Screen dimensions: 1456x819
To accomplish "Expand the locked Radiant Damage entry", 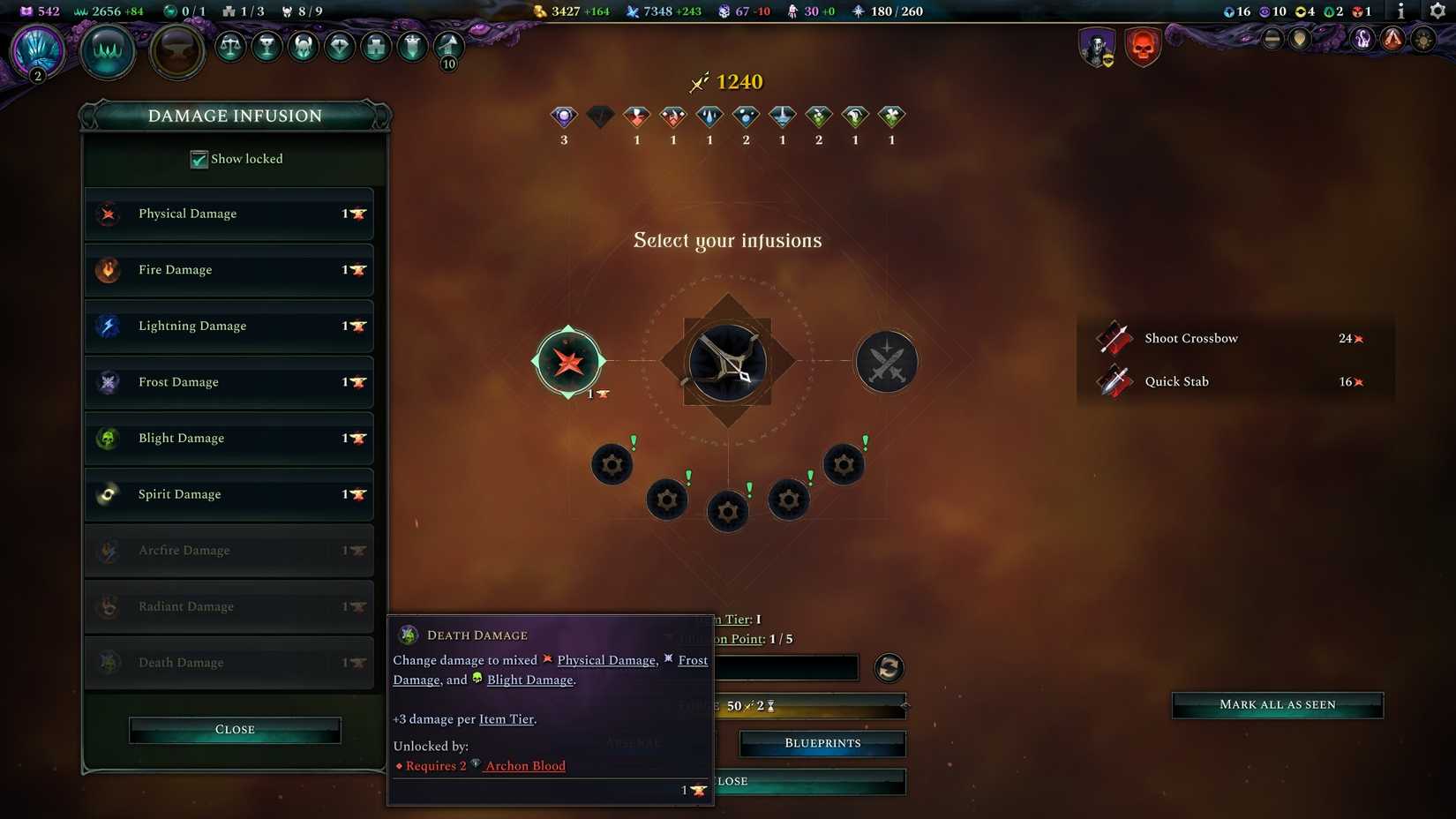I will click(229, 606).
